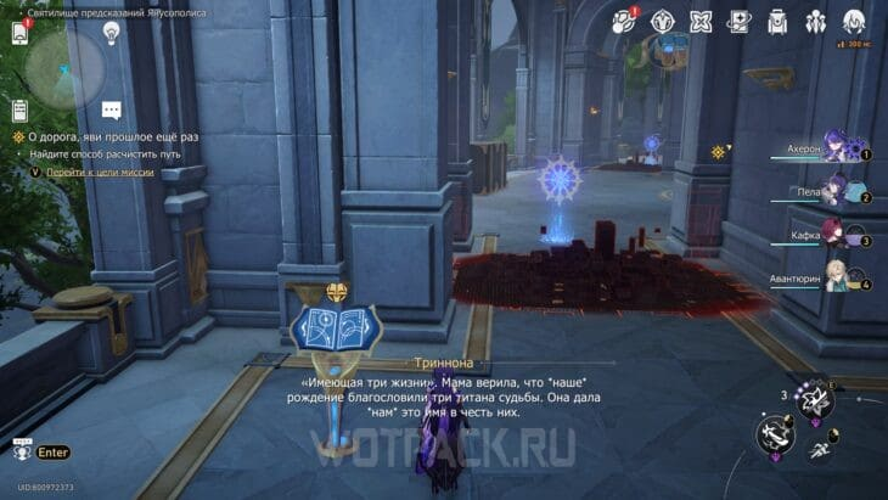Image resolution: width=888 pixels, height=500 pixels.
Task: Open the lightbulb hint icon
Action: click(x=111, y=32)
